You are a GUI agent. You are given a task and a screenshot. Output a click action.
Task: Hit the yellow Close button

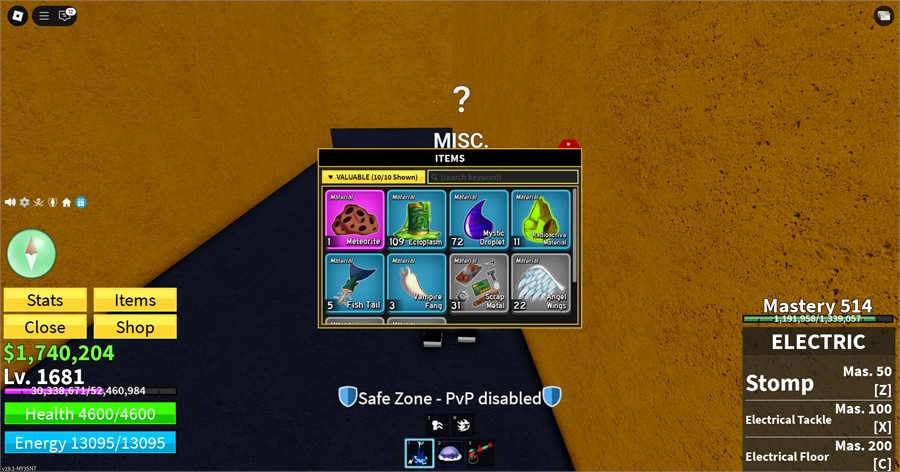click(x=45, y=327)
